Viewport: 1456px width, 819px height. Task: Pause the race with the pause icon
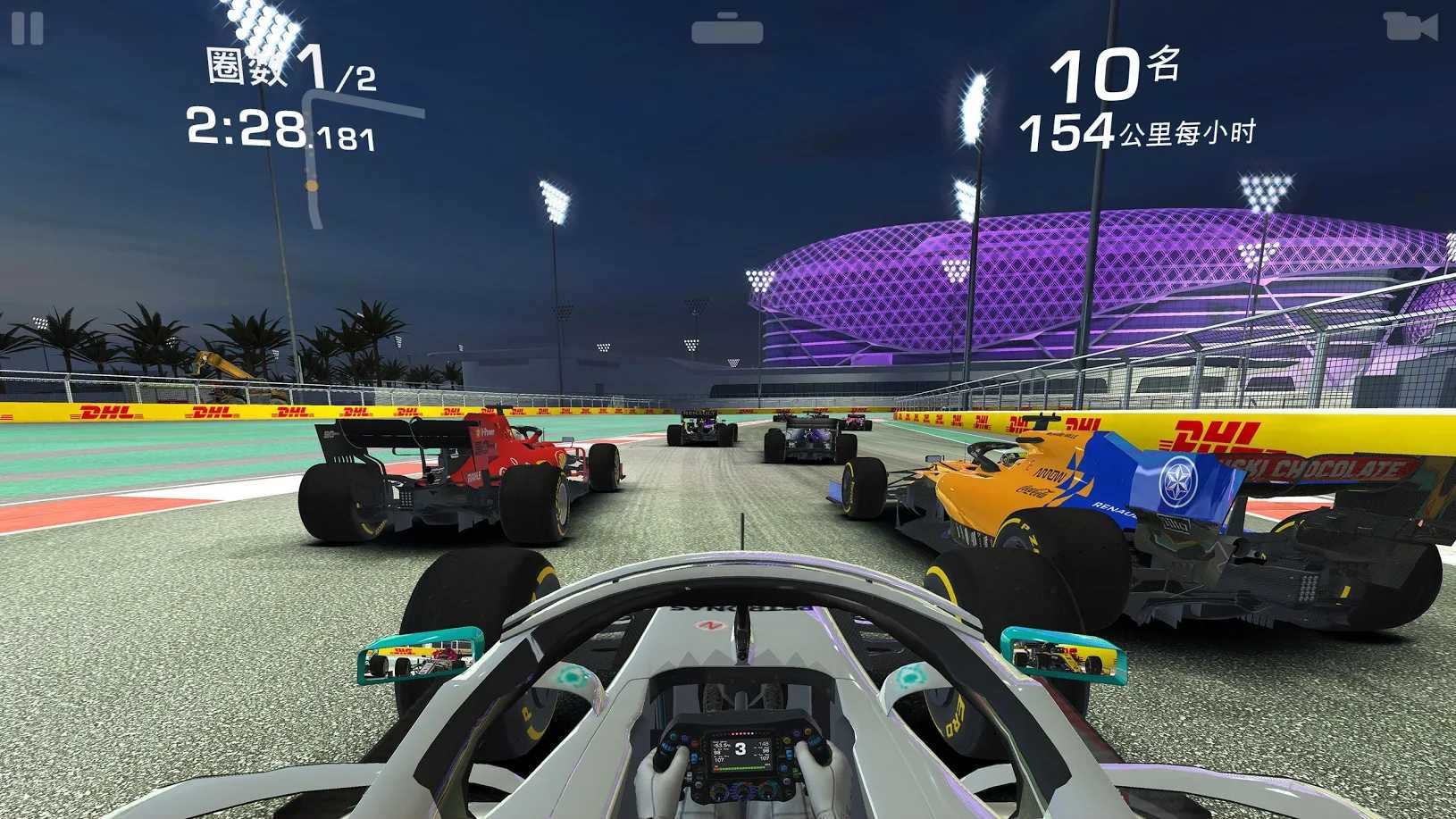coord(27,27)
